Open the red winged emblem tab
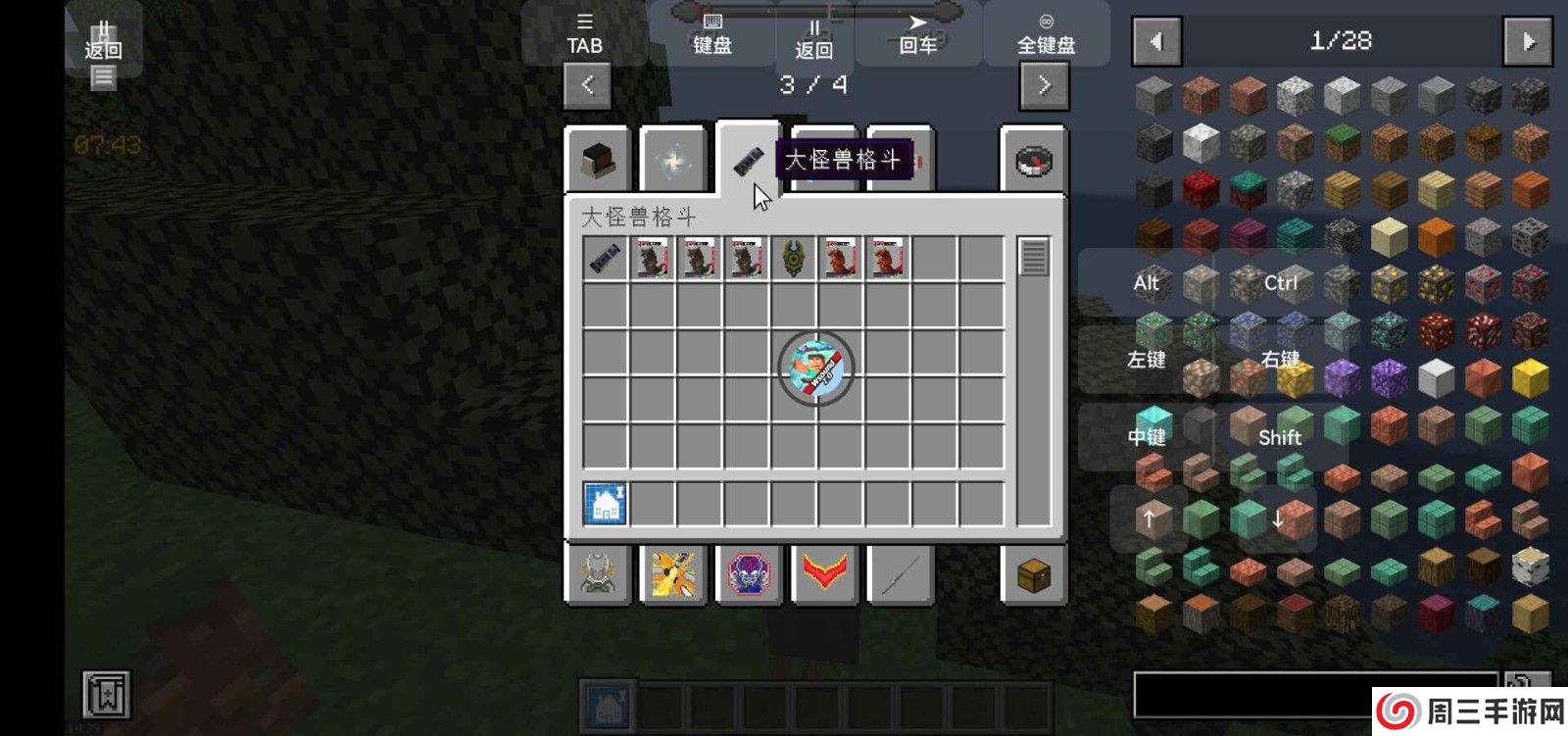 (x=824, y=575)
